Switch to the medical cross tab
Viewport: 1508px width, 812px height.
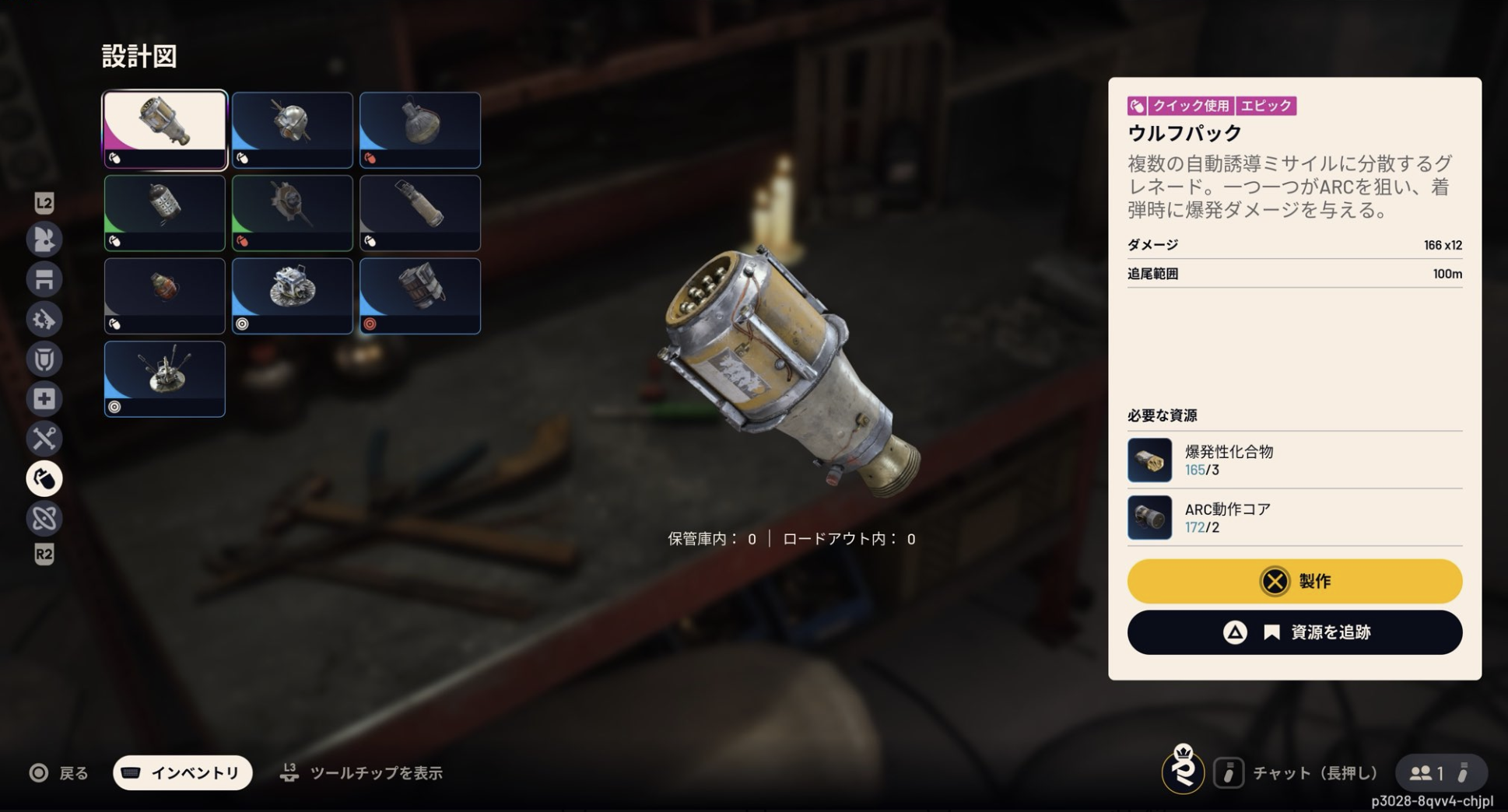point(44,399)
